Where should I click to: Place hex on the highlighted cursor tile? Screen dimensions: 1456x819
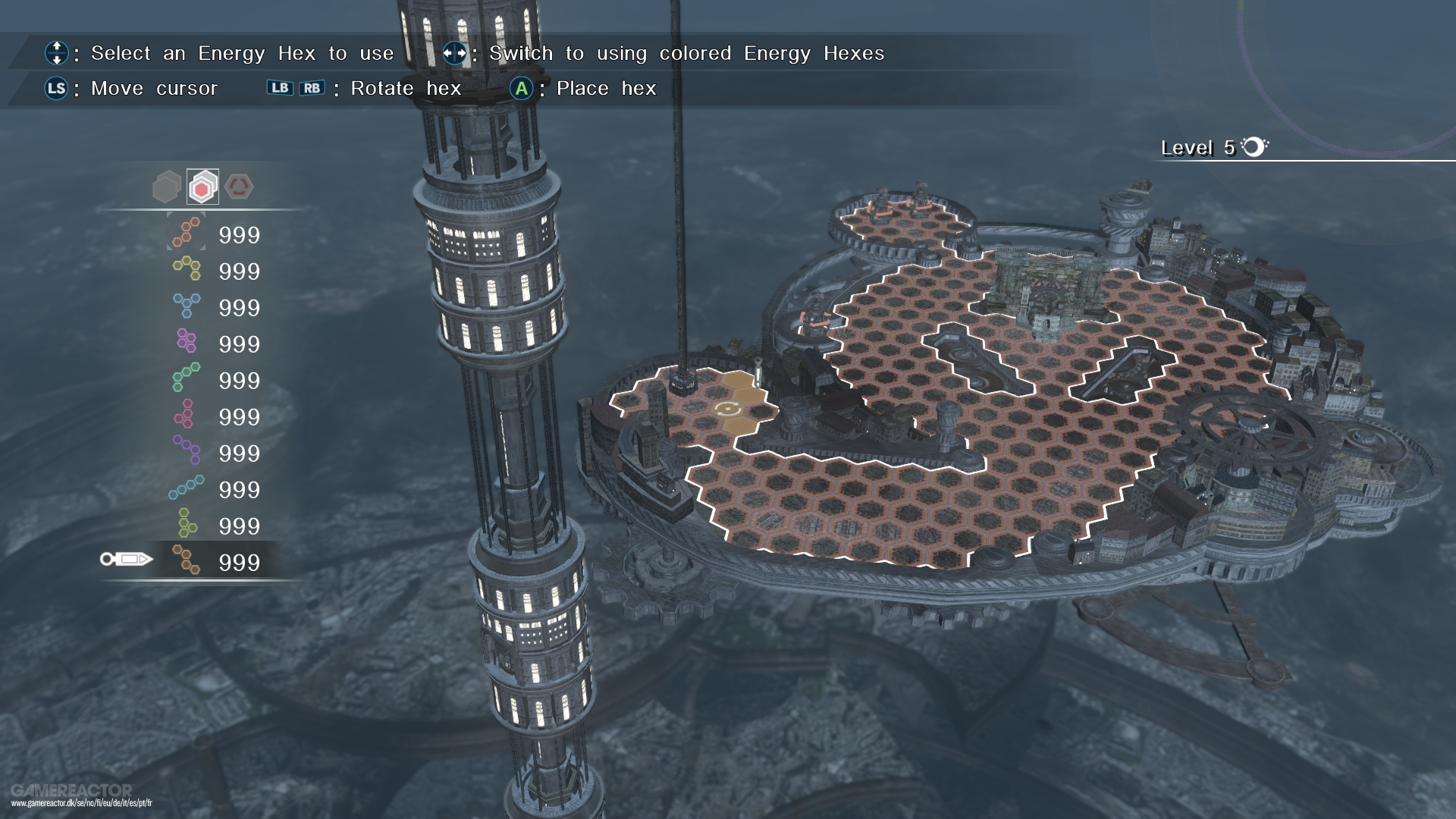click(x=728, y=409)
